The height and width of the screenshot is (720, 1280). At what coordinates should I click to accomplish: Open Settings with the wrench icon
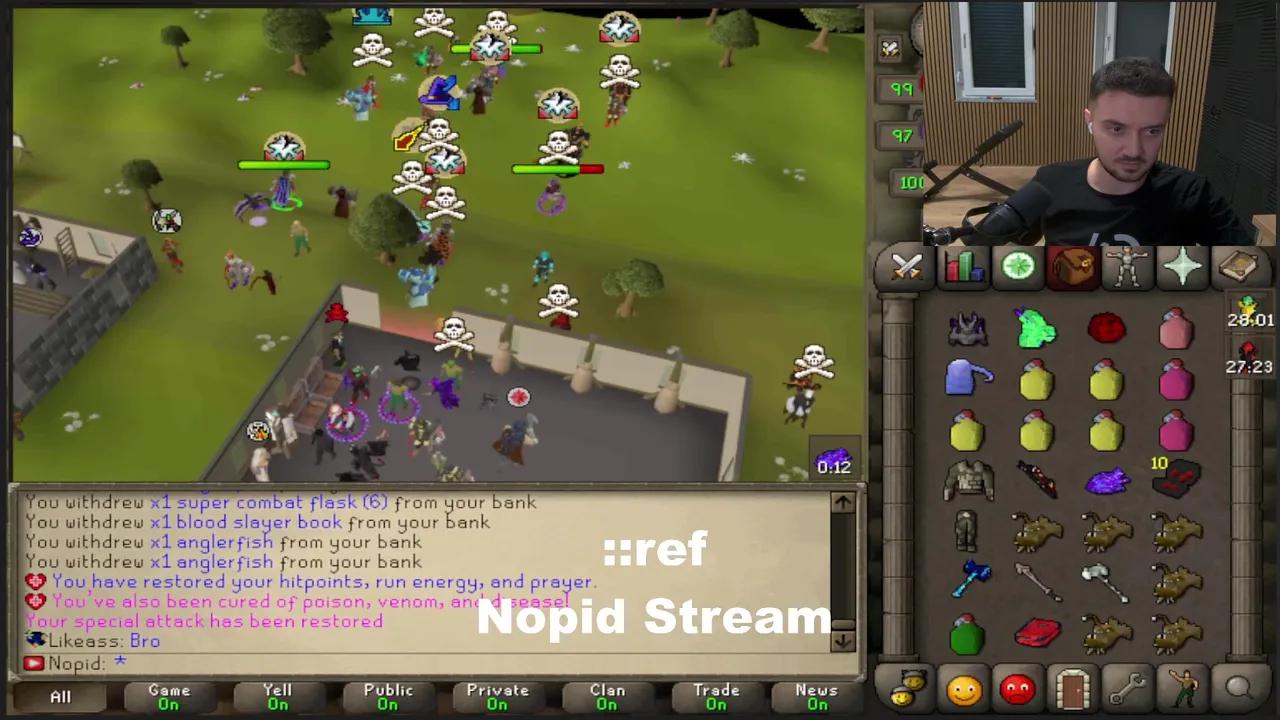coord(1128,688)
